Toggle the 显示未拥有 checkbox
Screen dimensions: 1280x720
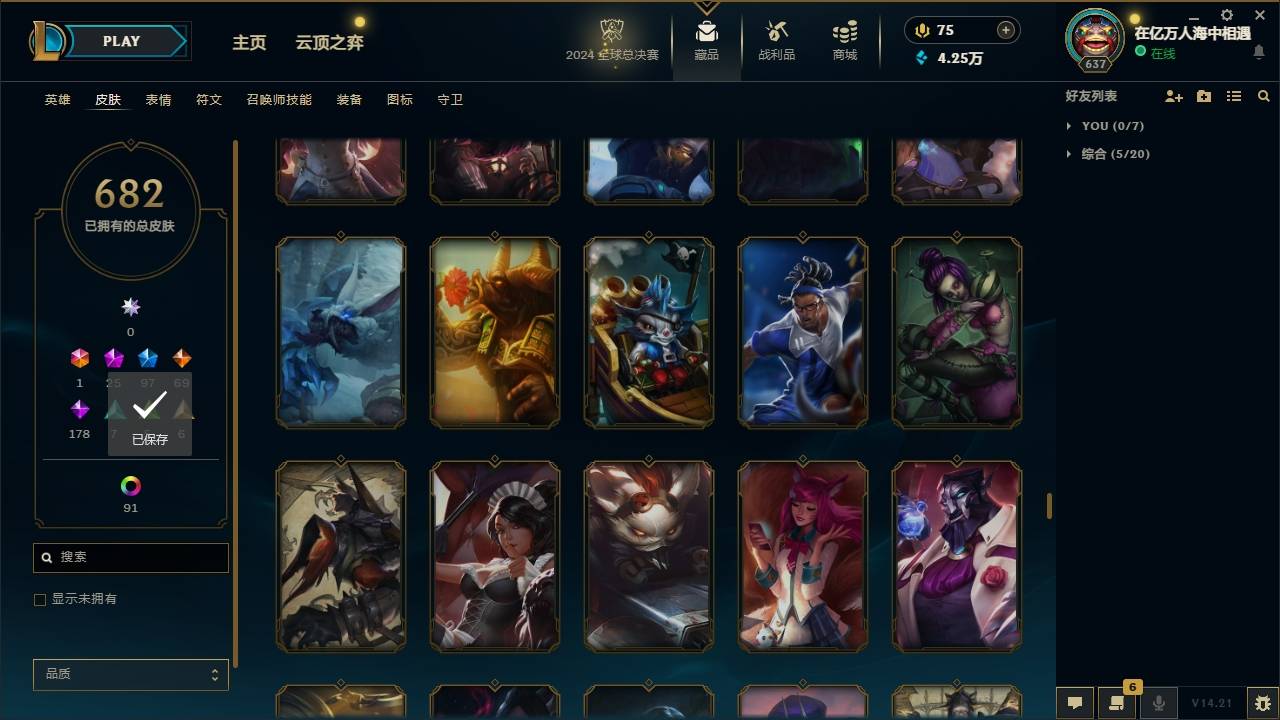40,599
